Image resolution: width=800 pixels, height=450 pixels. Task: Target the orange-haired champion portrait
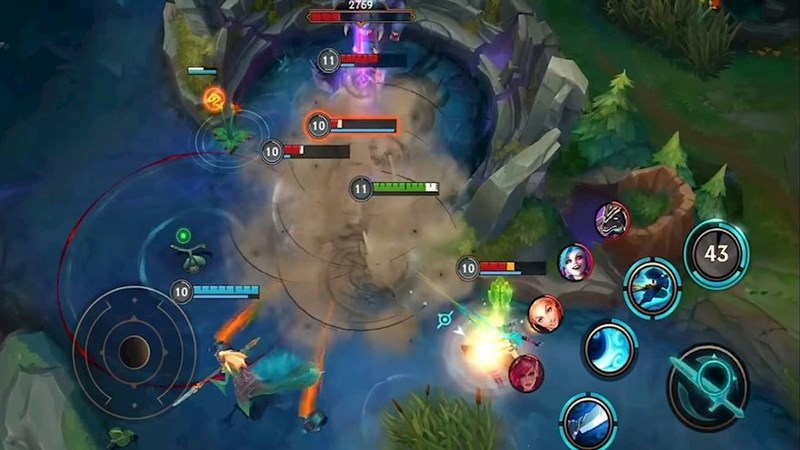[x=545, y=314]
